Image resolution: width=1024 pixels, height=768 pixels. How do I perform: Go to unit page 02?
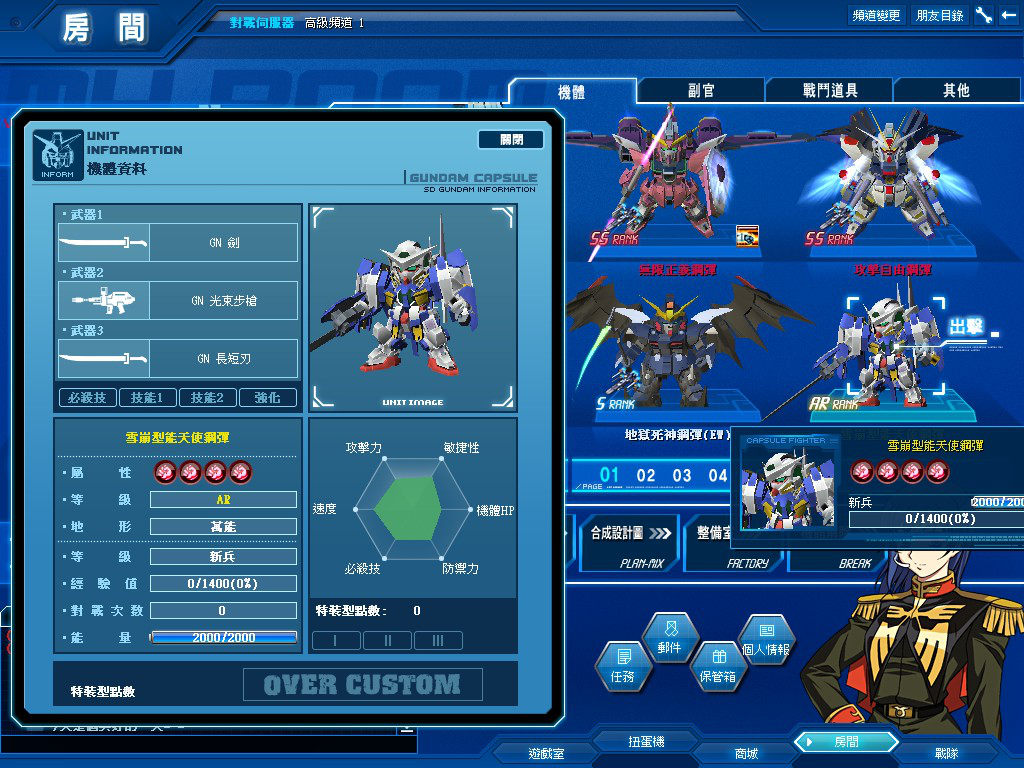coord(646,475)
